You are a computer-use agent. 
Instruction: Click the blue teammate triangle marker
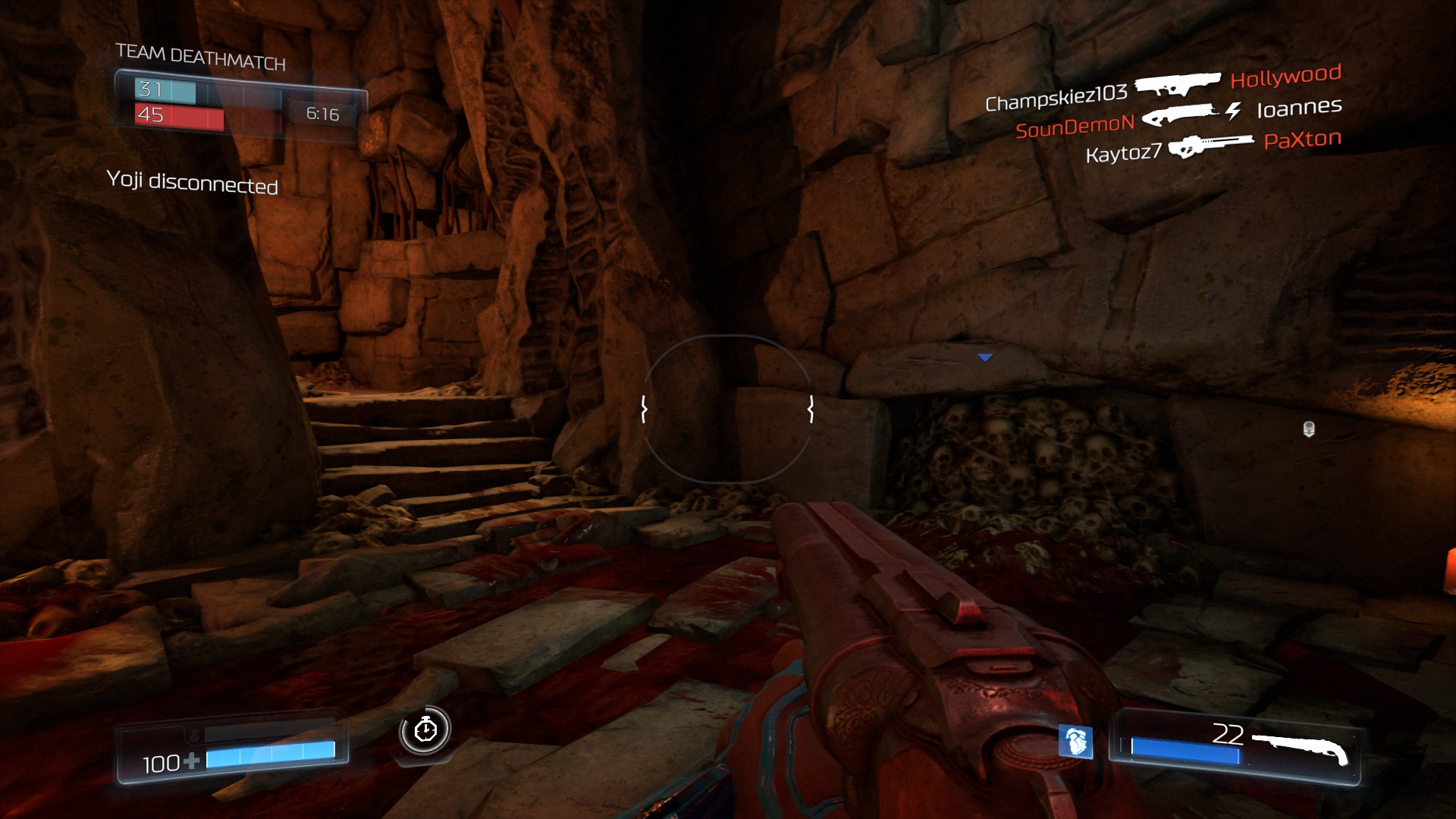(x=985, y=357)
